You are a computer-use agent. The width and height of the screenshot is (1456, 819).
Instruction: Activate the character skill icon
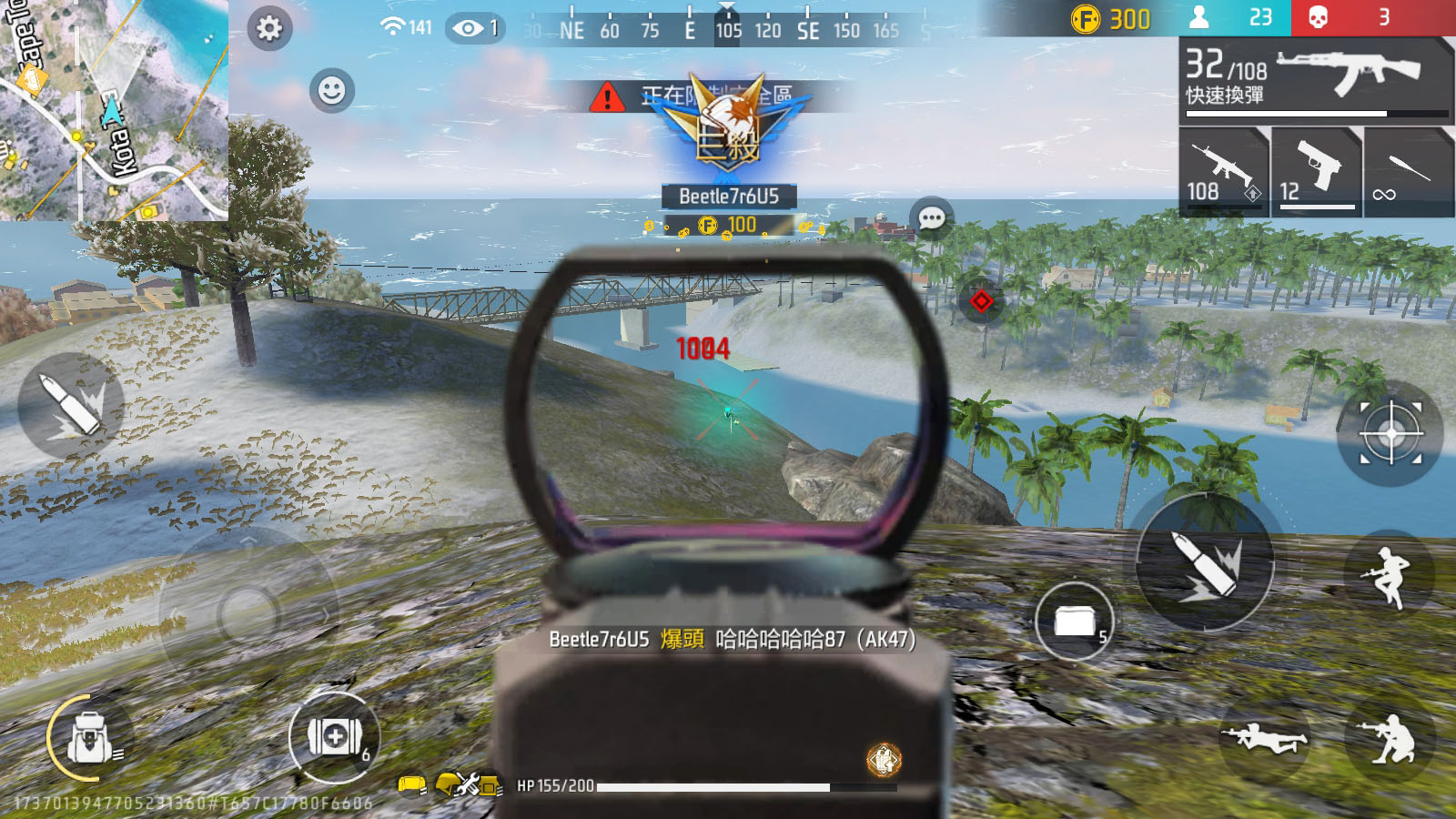coord(884,760)
